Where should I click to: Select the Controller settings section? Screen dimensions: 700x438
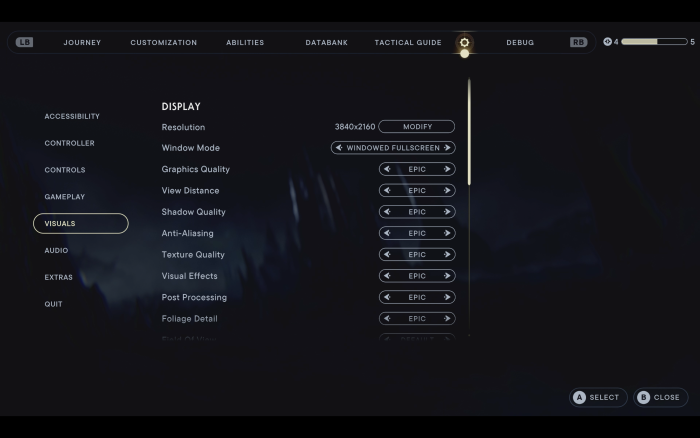(70, 143)
